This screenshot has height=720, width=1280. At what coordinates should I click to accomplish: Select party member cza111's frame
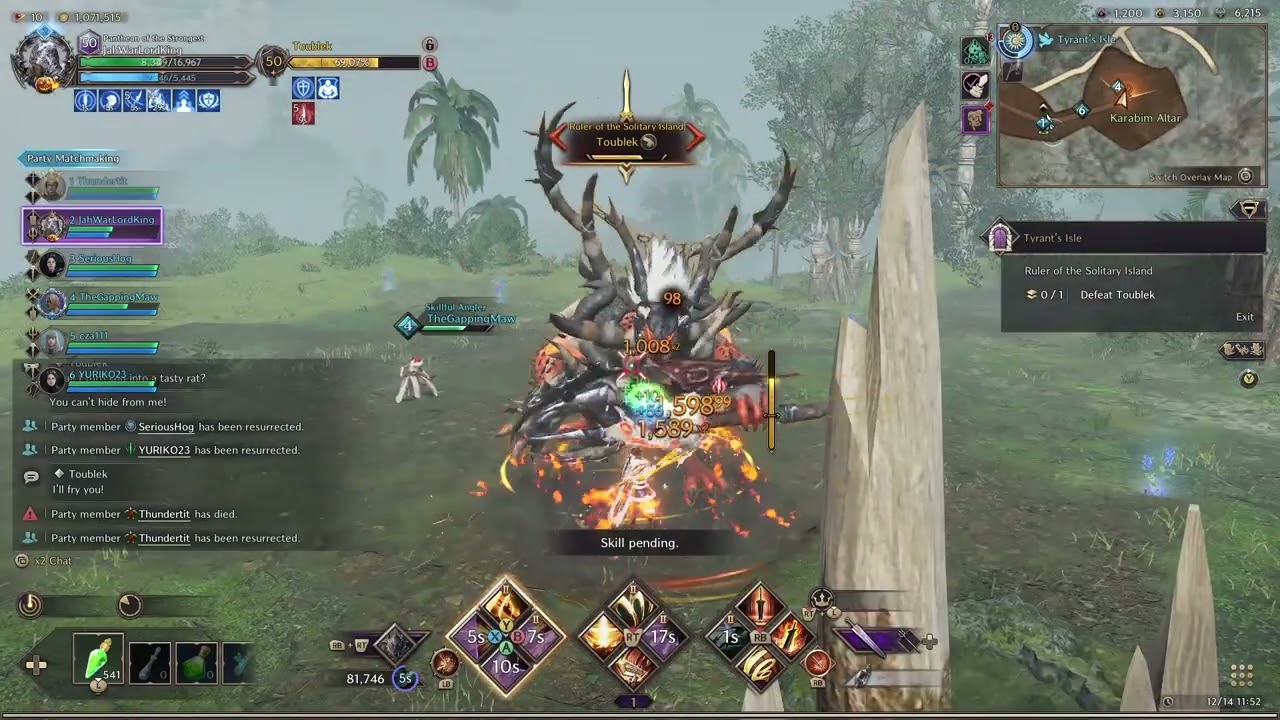tap(92, 341)
